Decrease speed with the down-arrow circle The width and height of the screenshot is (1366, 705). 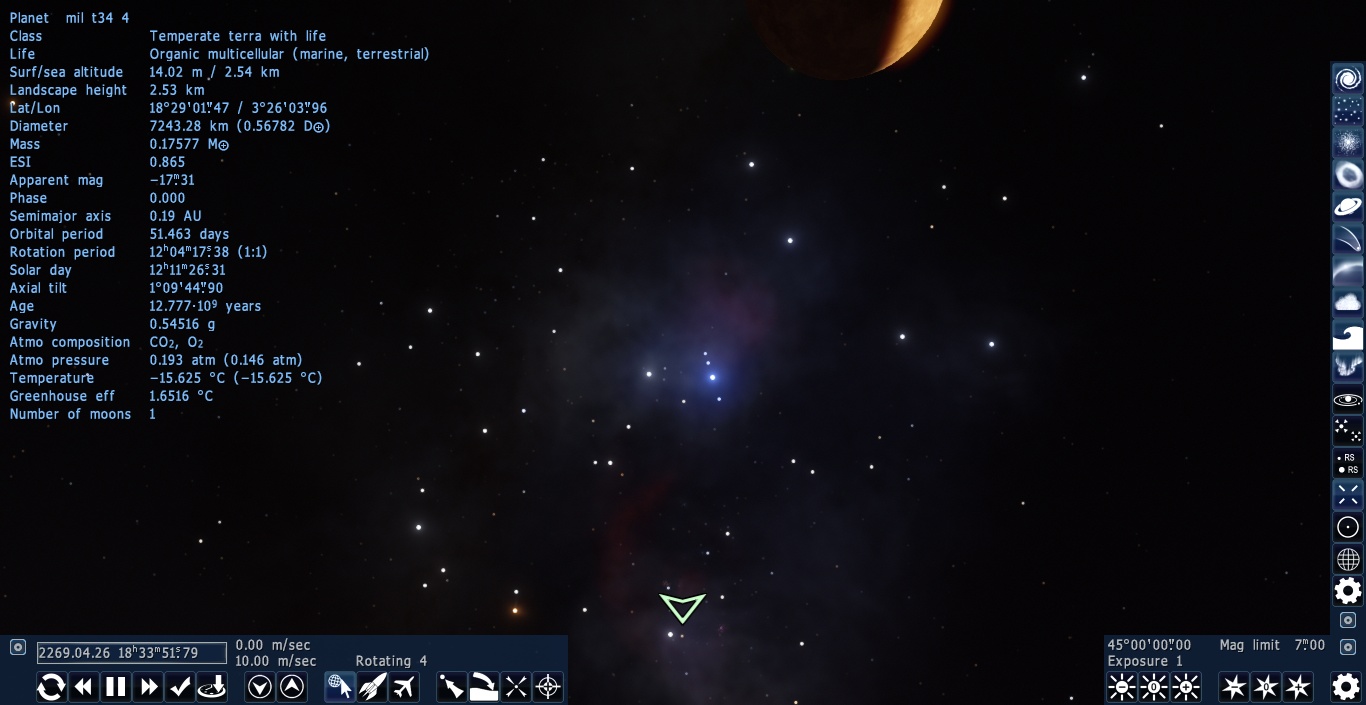[260, 687]
